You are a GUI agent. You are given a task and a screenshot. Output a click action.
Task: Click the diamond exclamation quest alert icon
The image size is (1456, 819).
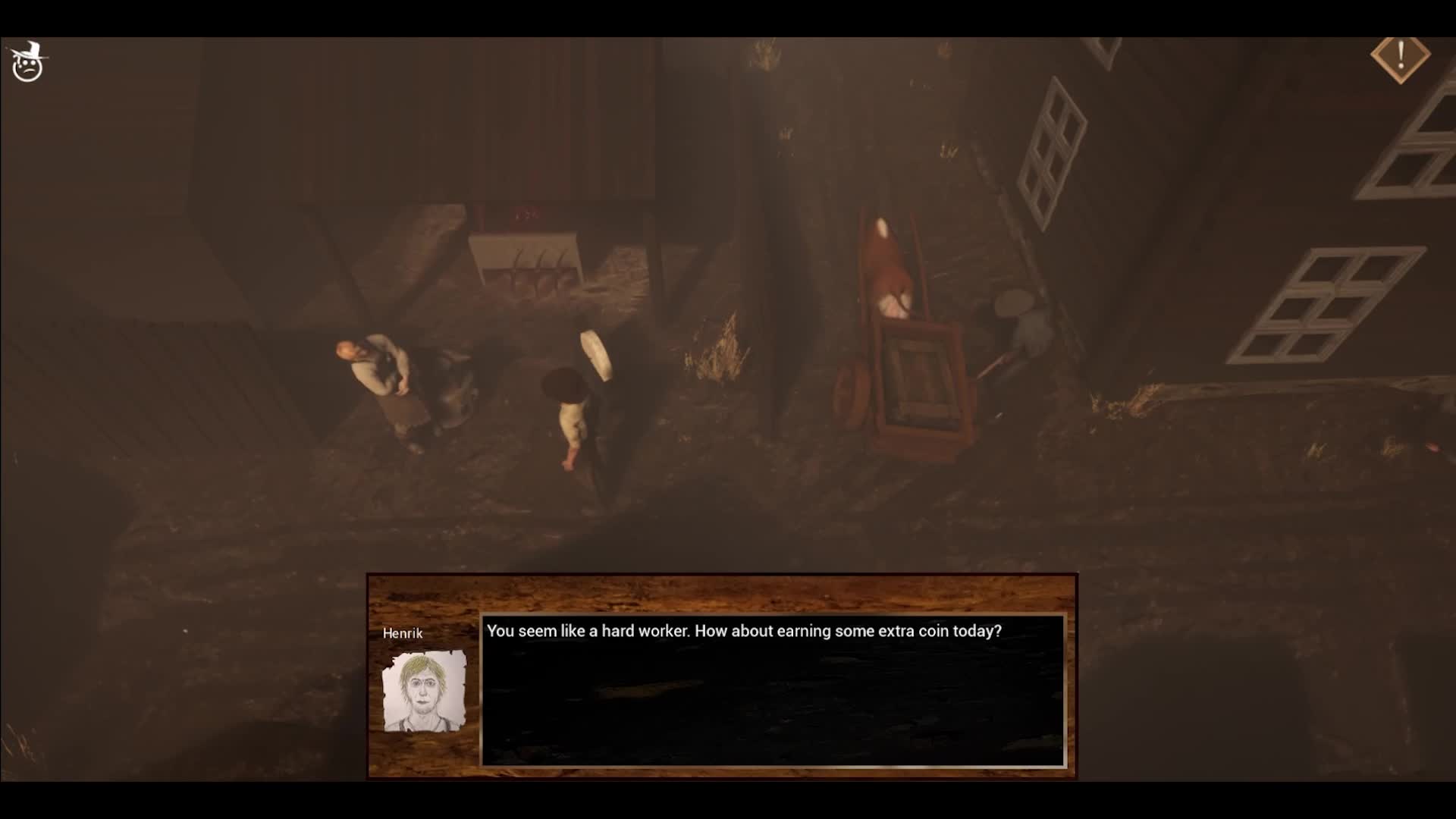(1400, 58)
